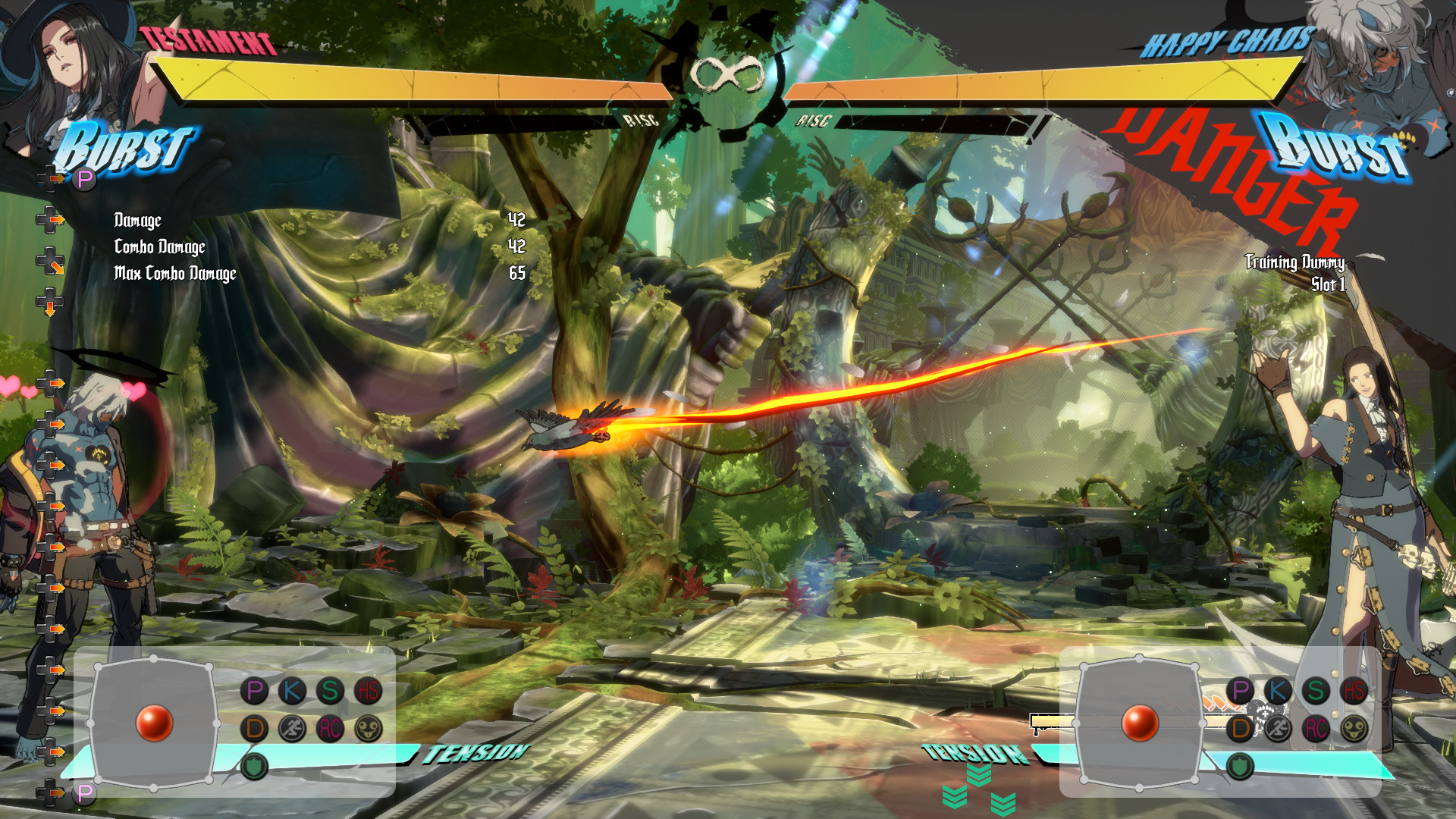Click Player 2's Punch (P) icon
Image resolution: width=1456 pixels, height=819 pixels.
[1241, 690]
